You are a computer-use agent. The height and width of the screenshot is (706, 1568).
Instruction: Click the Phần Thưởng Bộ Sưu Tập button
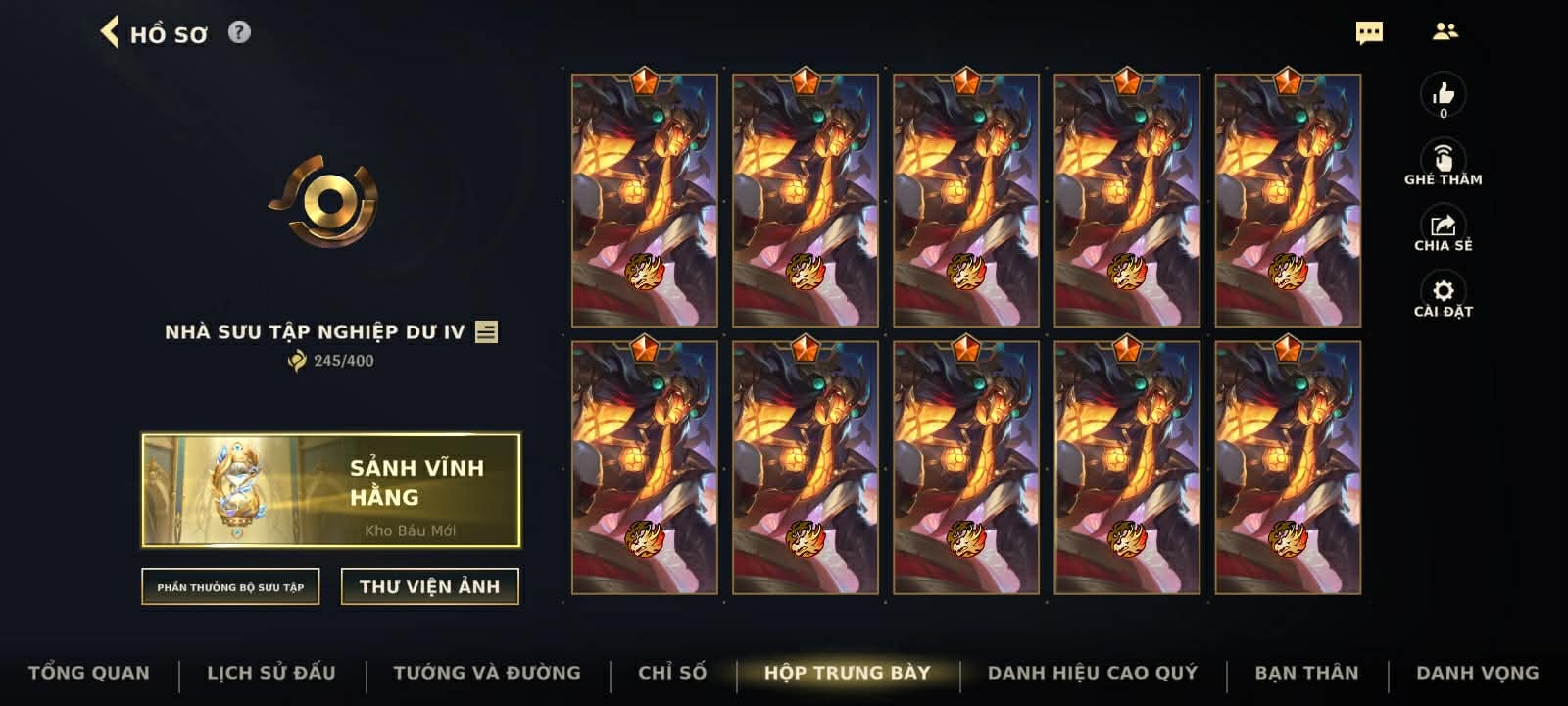[230, 588]
